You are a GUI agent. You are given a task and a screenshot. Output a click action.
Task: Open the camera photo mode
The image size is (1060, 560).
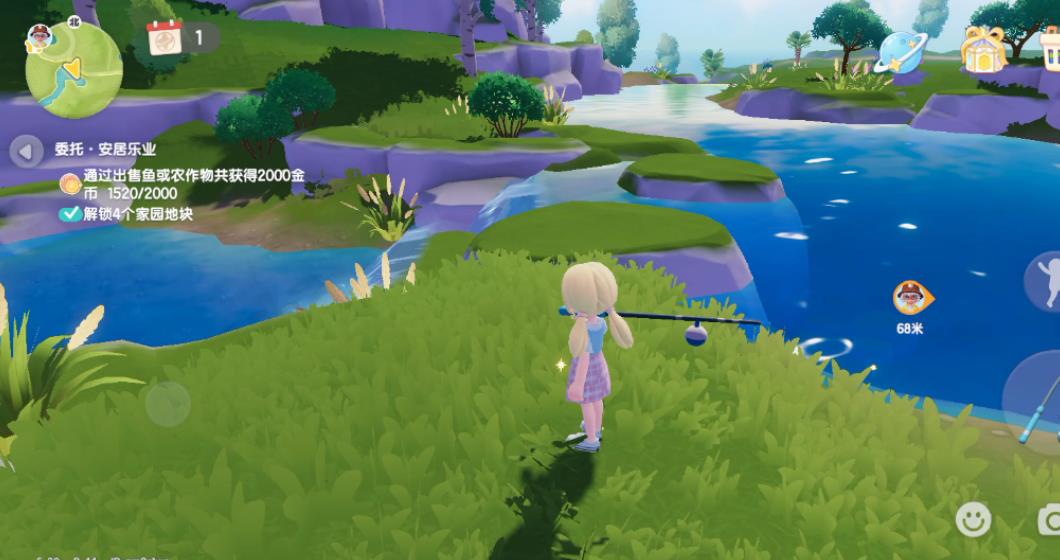point(1050,518)
